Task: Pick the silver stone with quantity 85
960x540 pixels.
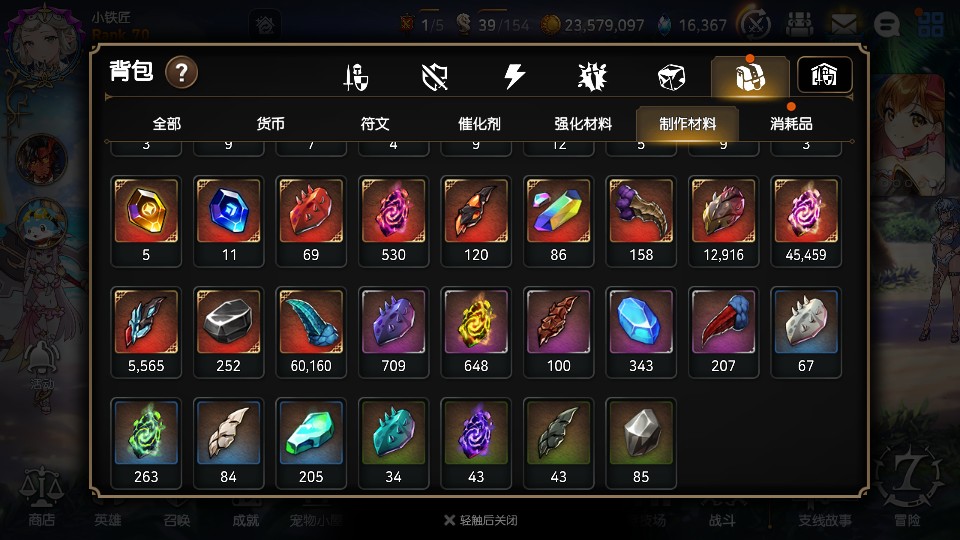Action: (x=641, y=434)
